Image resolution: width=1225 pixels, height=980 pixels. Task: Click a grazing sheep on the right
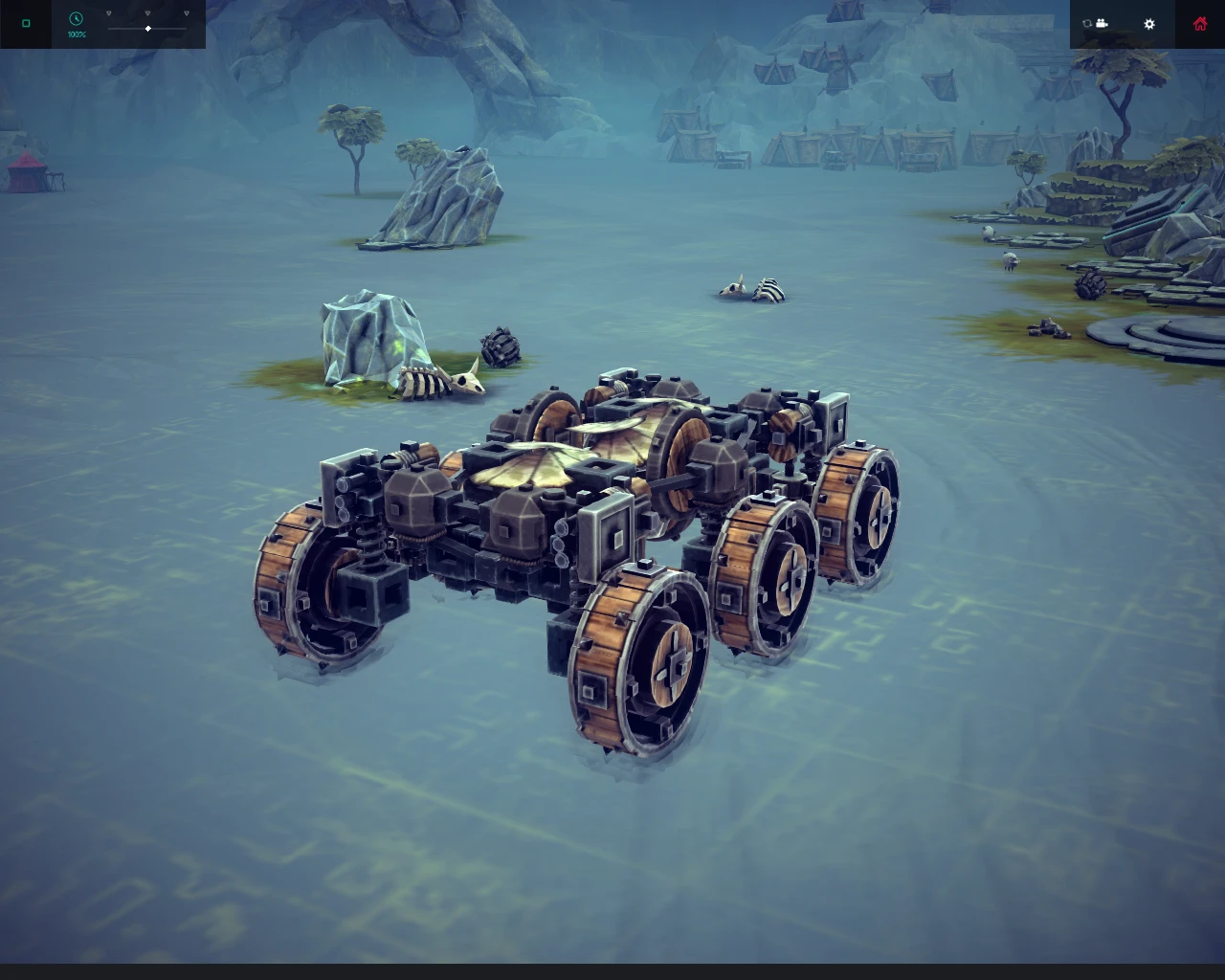1010,260
